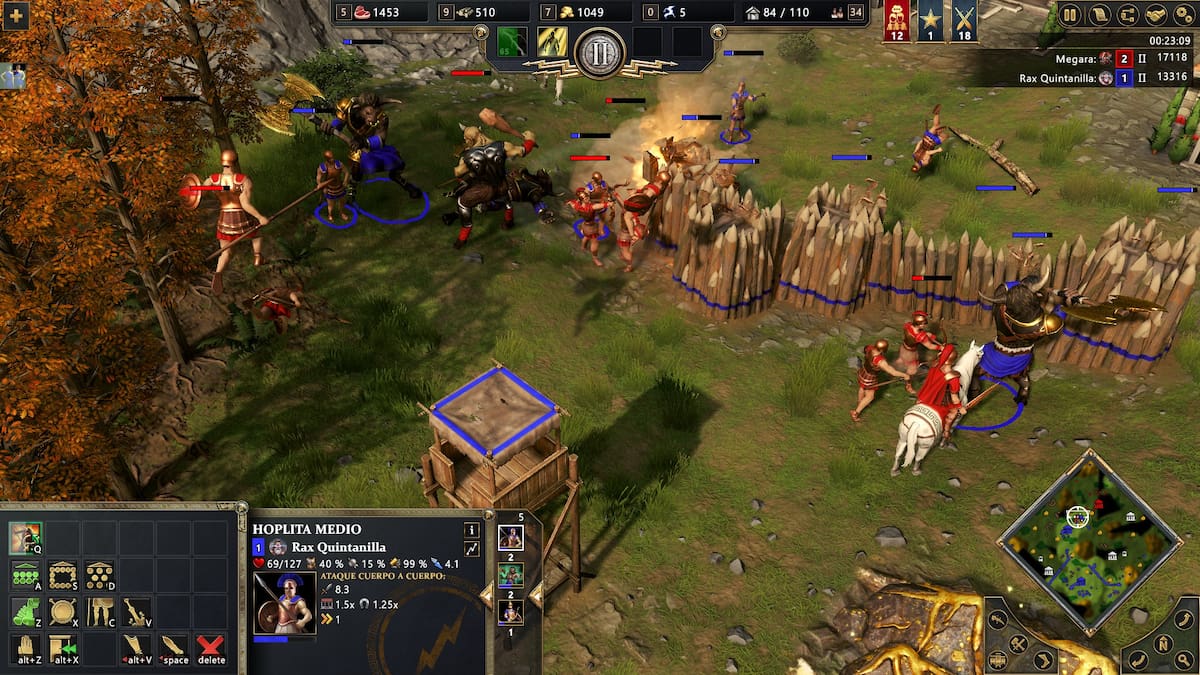Screen dimensions: 1200x675
Task: Click the plus button in top-left corner
Action: coord(14,15)
